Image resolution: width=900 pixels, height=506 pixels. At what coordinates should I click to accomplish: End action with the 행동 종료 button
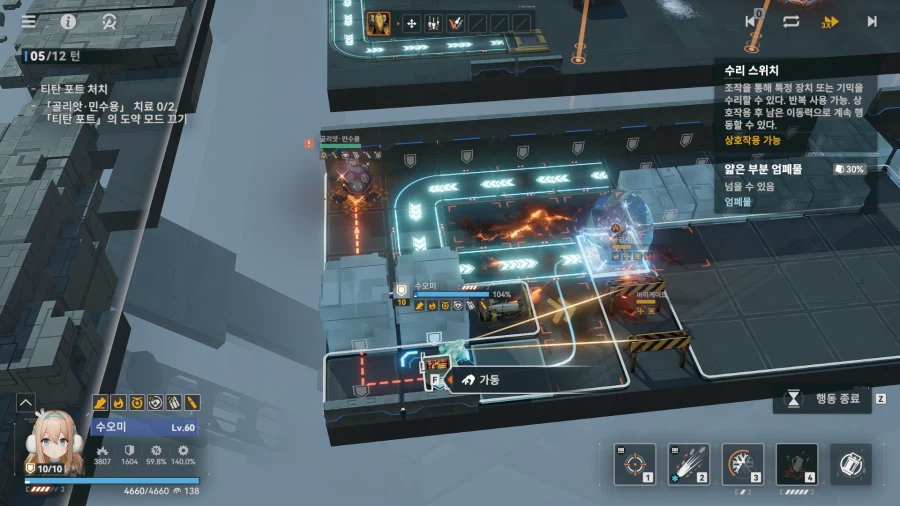tap(822, 398)
